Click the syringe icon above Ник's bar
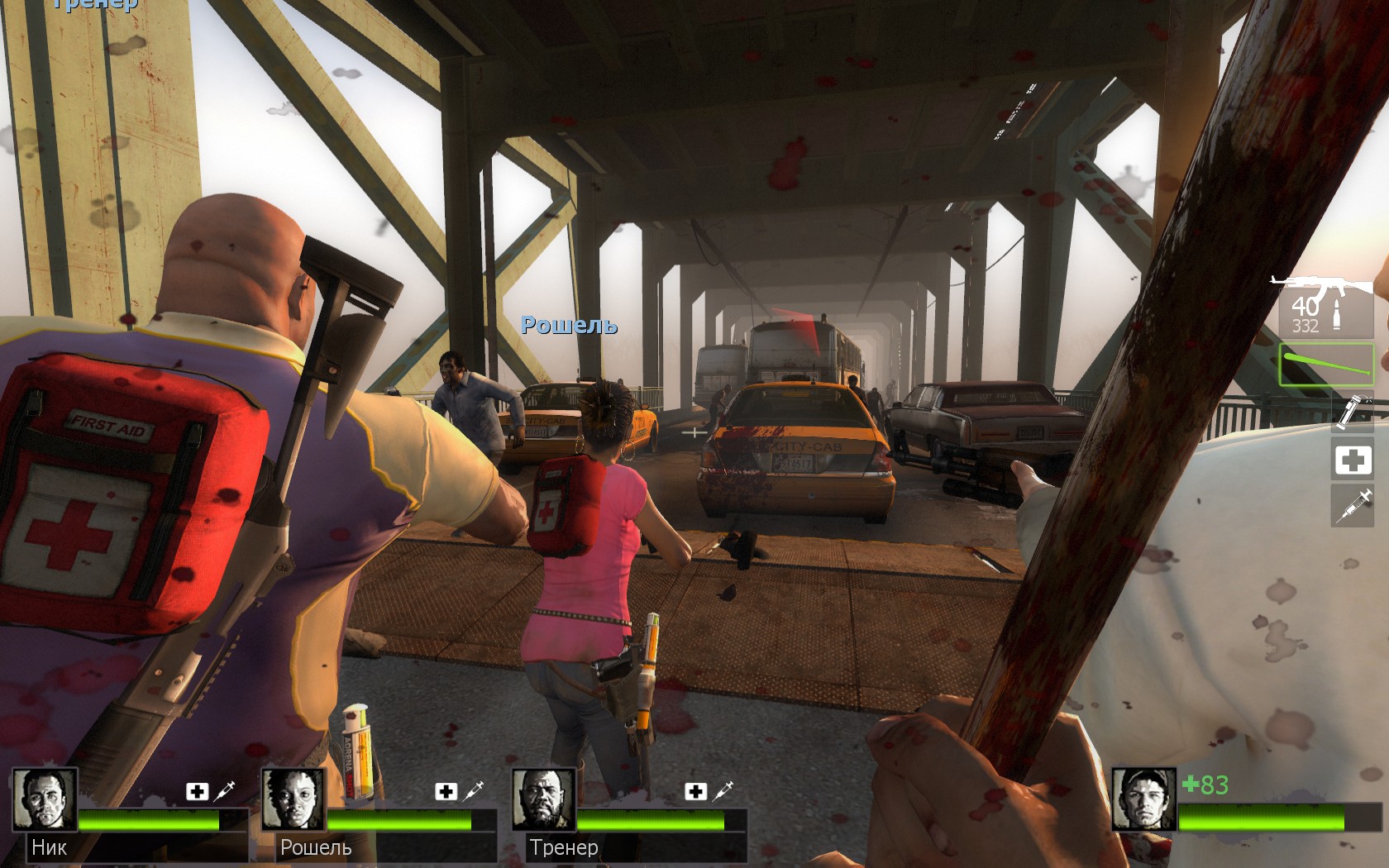Screen dimensions: 1389x868 [225, 791]
